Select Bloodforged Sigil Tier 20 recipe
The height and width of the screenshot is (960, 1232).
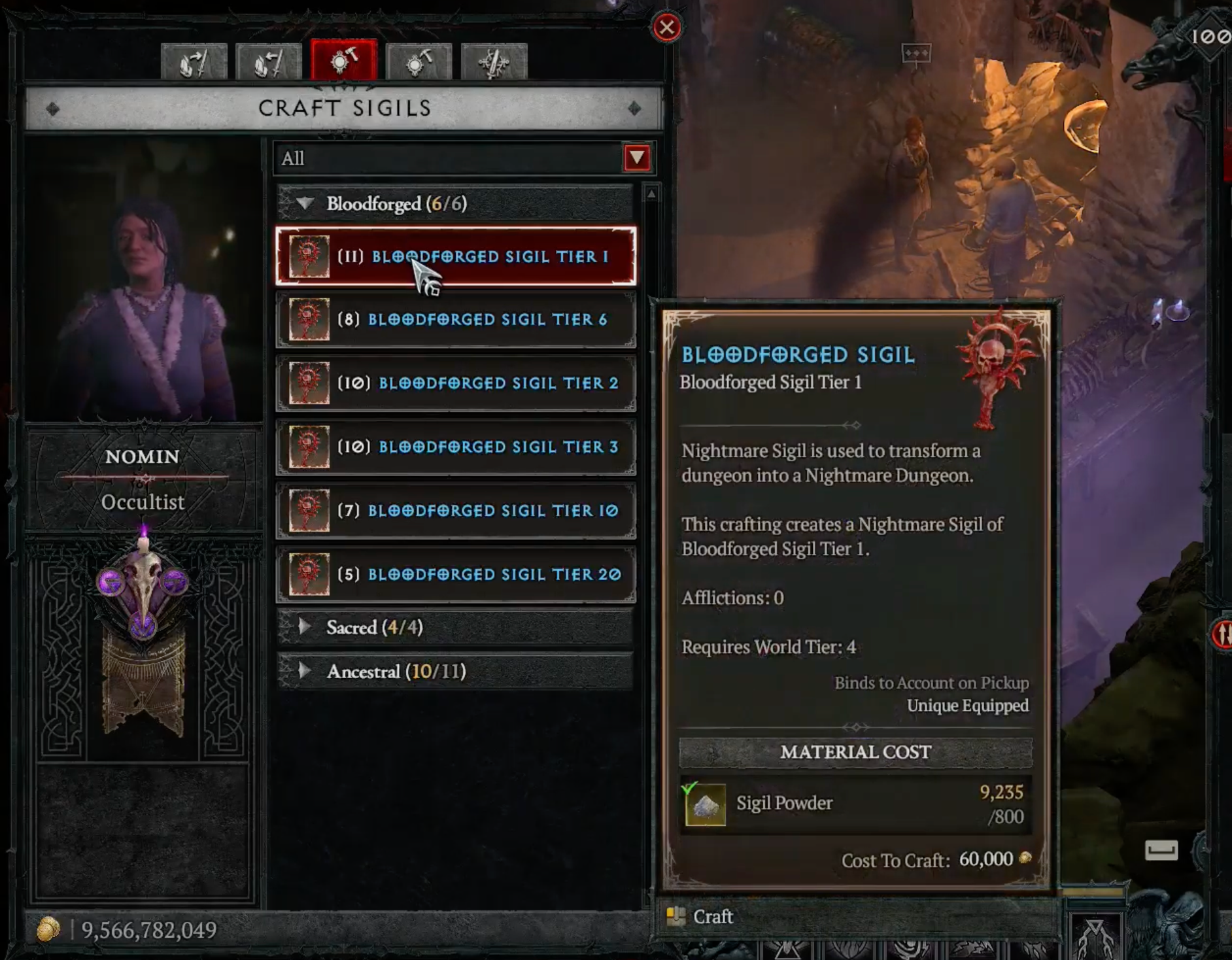[x=456, y=574]
